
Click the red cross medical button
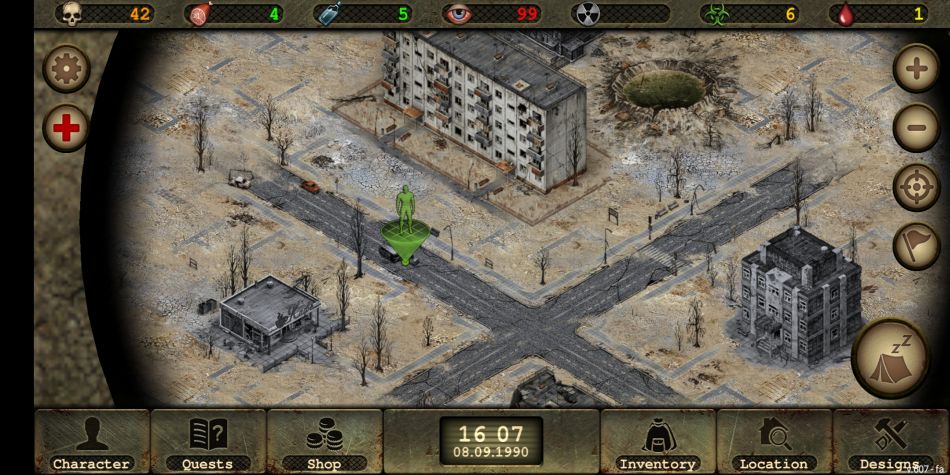coord(67,128)
